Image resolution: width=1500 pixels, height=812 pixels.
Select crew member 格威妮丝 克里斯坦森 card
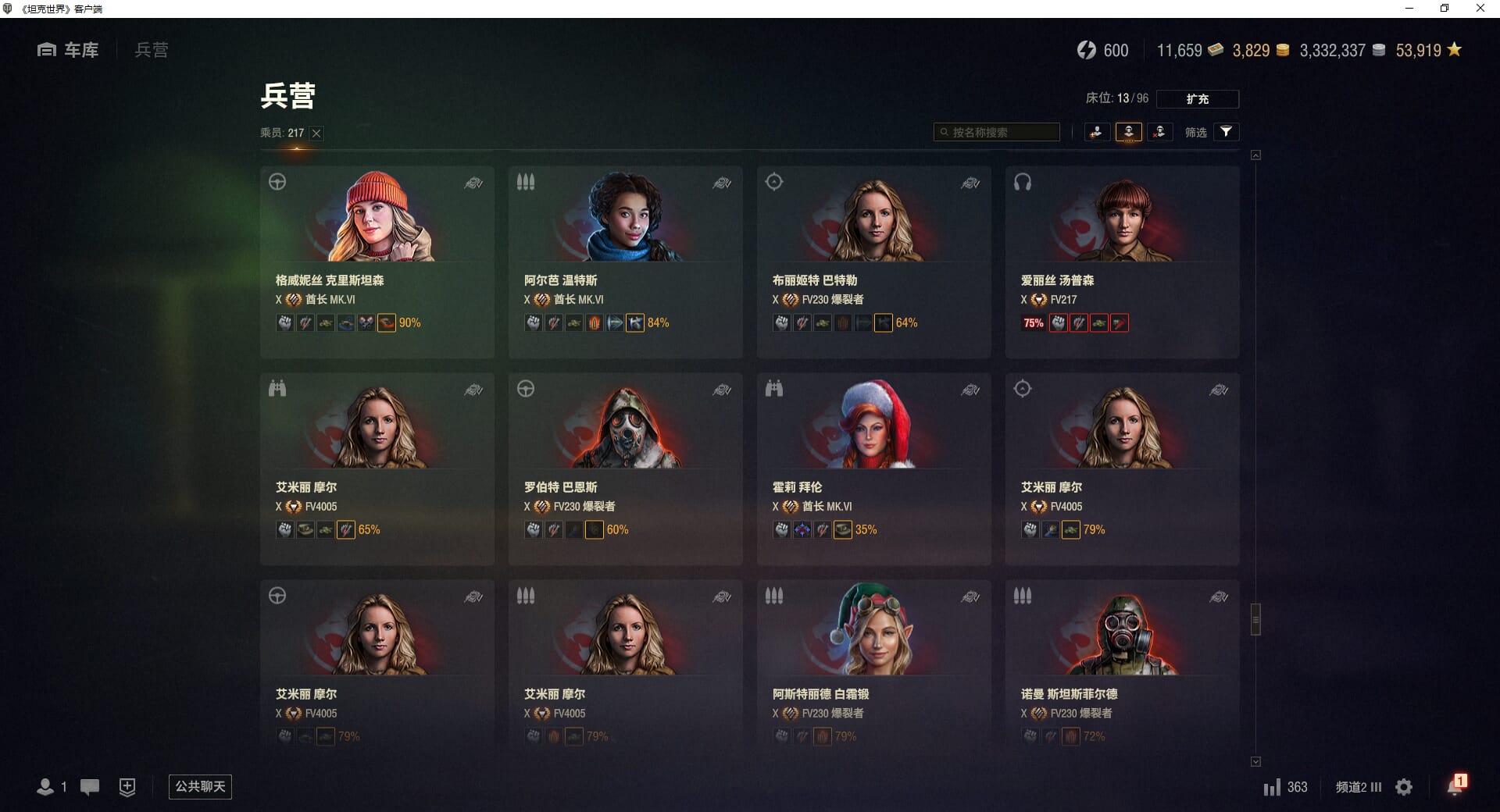click(x=377, y=262)
